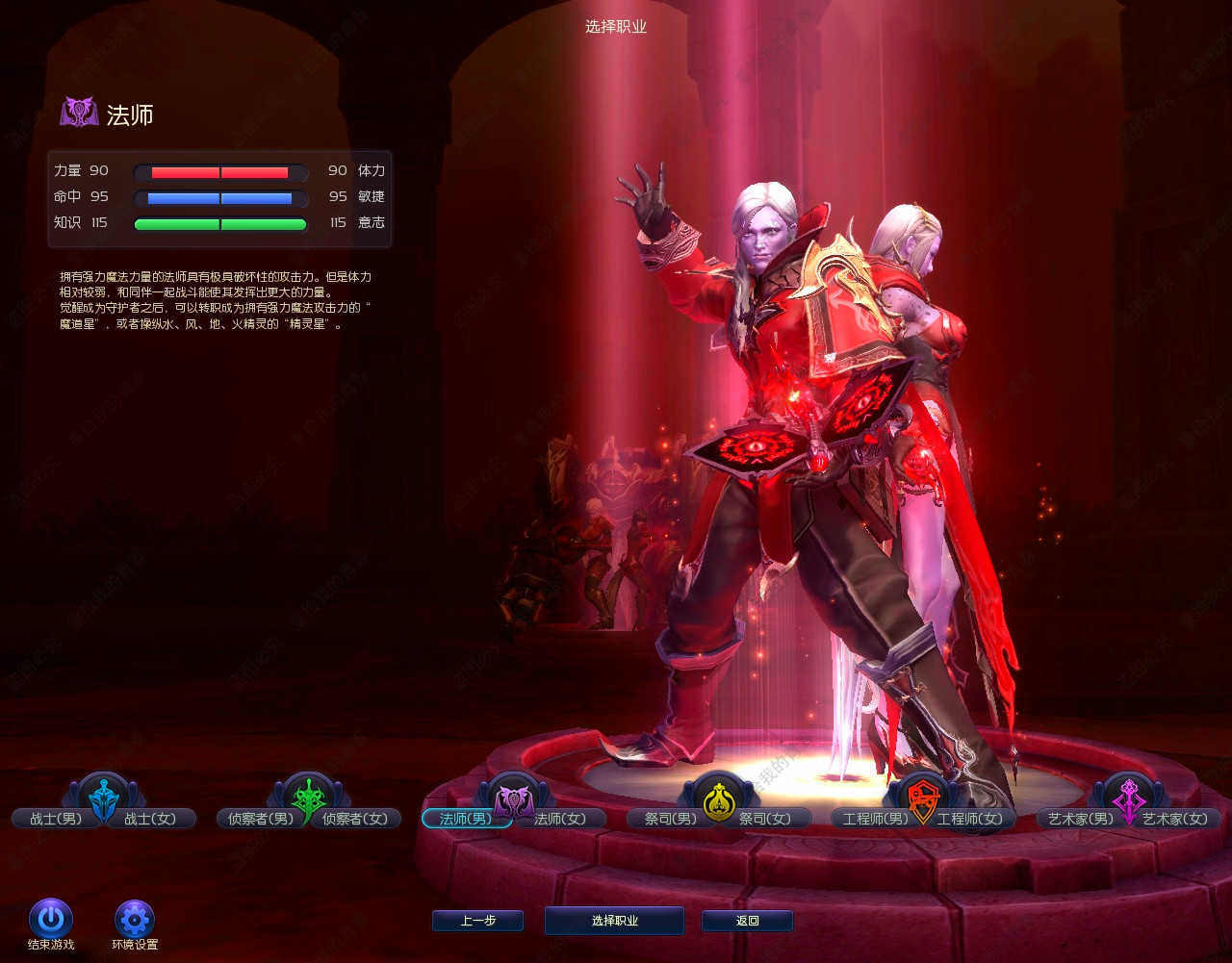Go to previous step with 上一步
The height and width of the screenshot is (963, 1232).
click(477, 921)
